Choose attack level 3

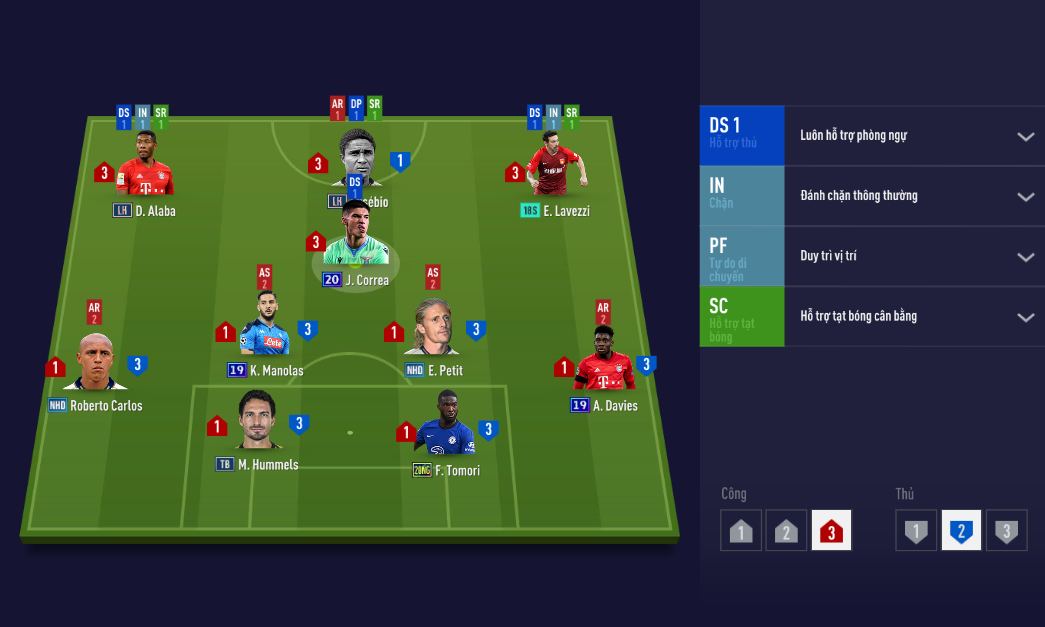tap(832, 531)
